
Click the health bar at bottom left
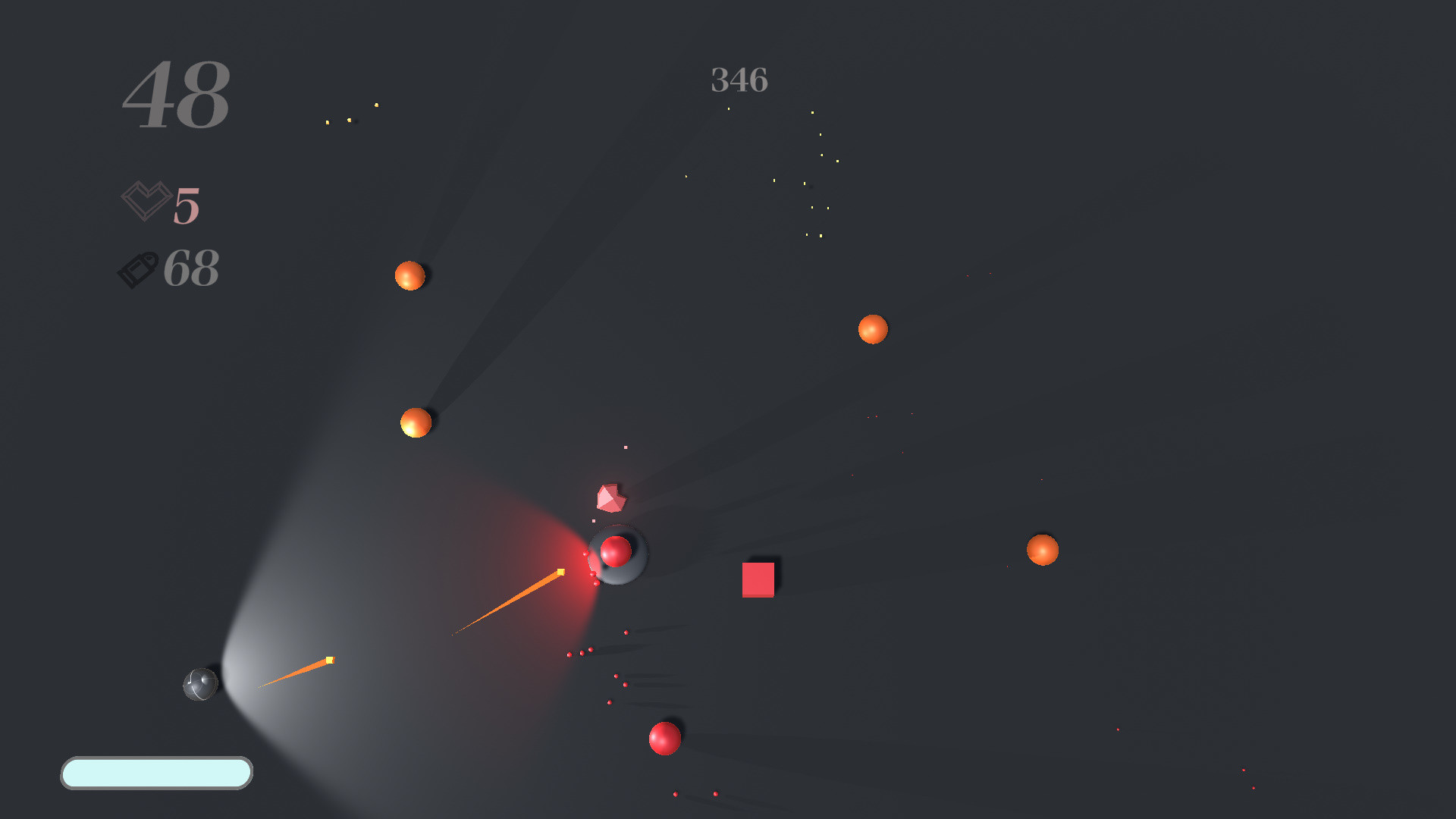(156, 774)
